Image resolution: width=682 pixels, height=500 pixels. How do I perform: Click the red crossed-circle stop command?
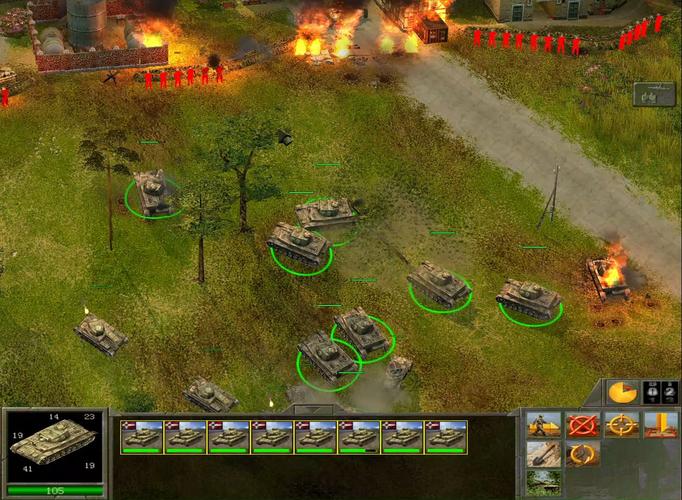click(581, 425)
